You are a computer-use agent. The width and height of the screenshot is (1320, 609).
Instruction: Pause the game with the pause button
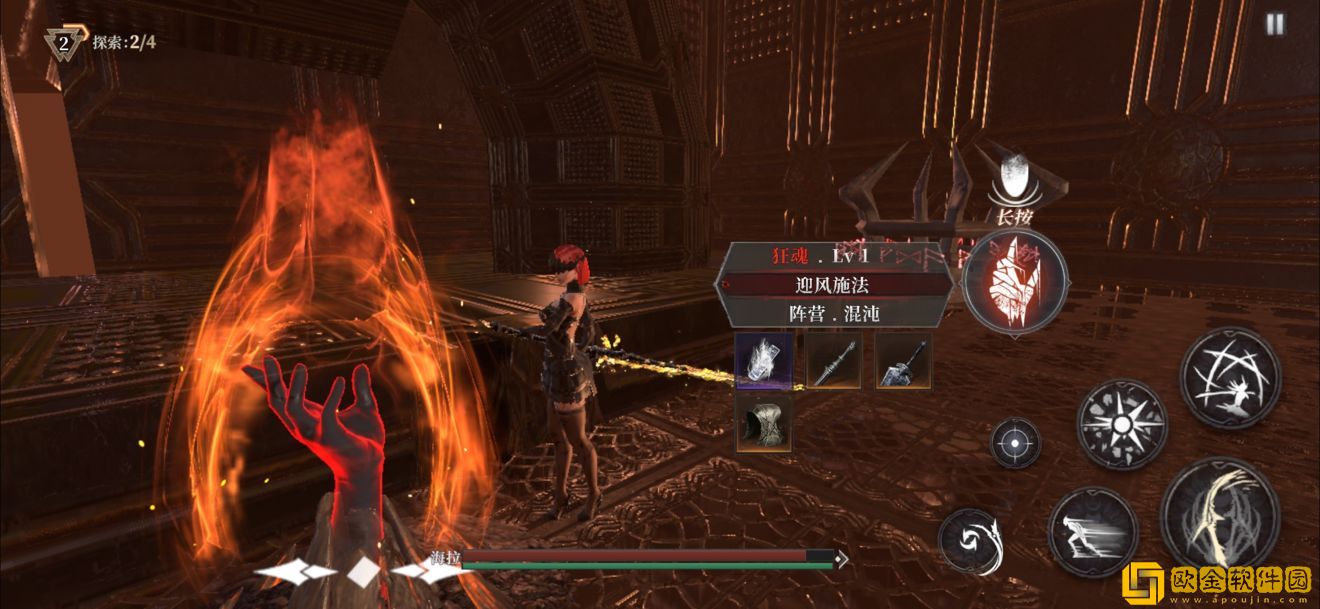click(1274, 25)
